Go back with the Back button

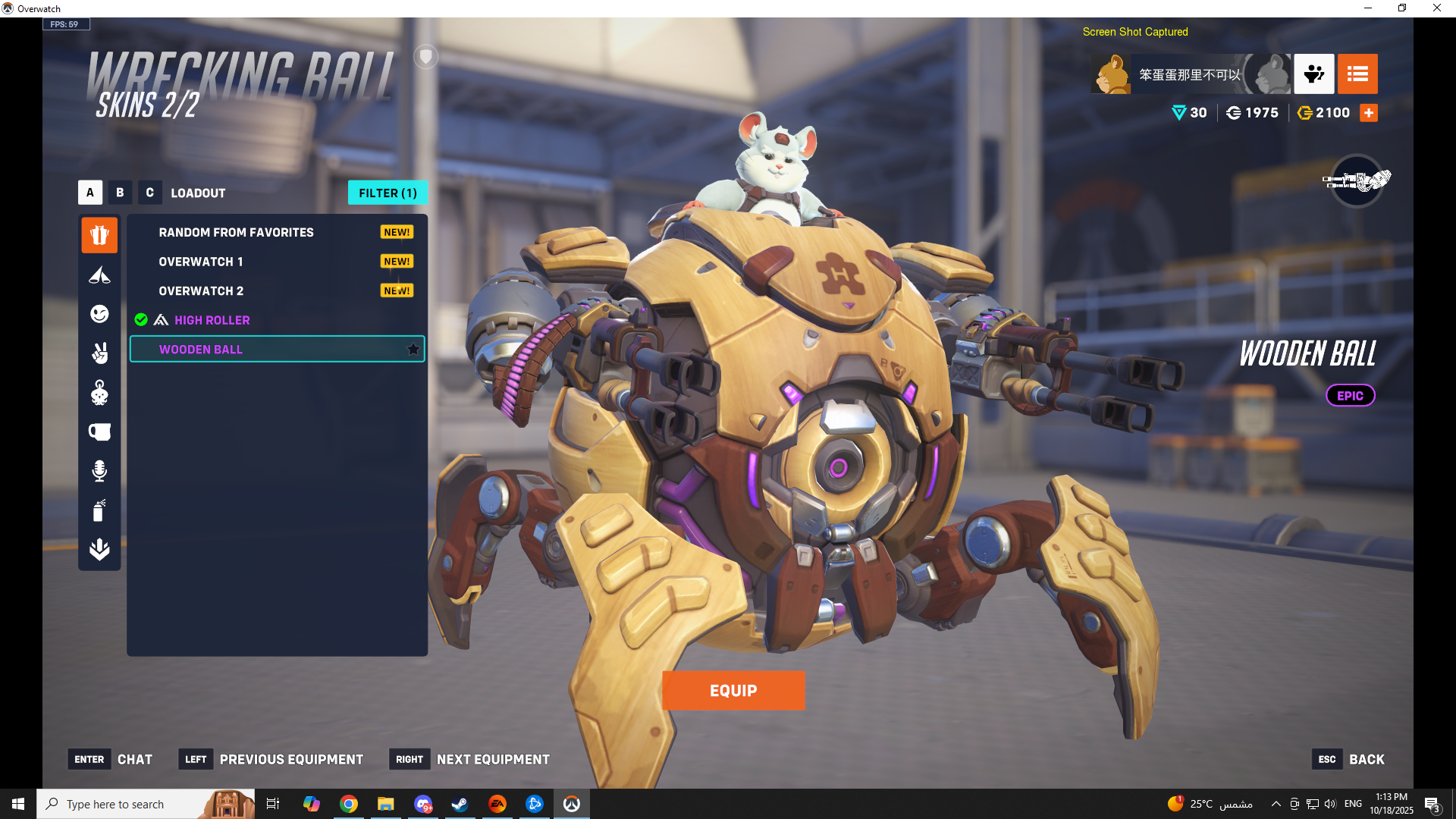[x=1366, y=759]
